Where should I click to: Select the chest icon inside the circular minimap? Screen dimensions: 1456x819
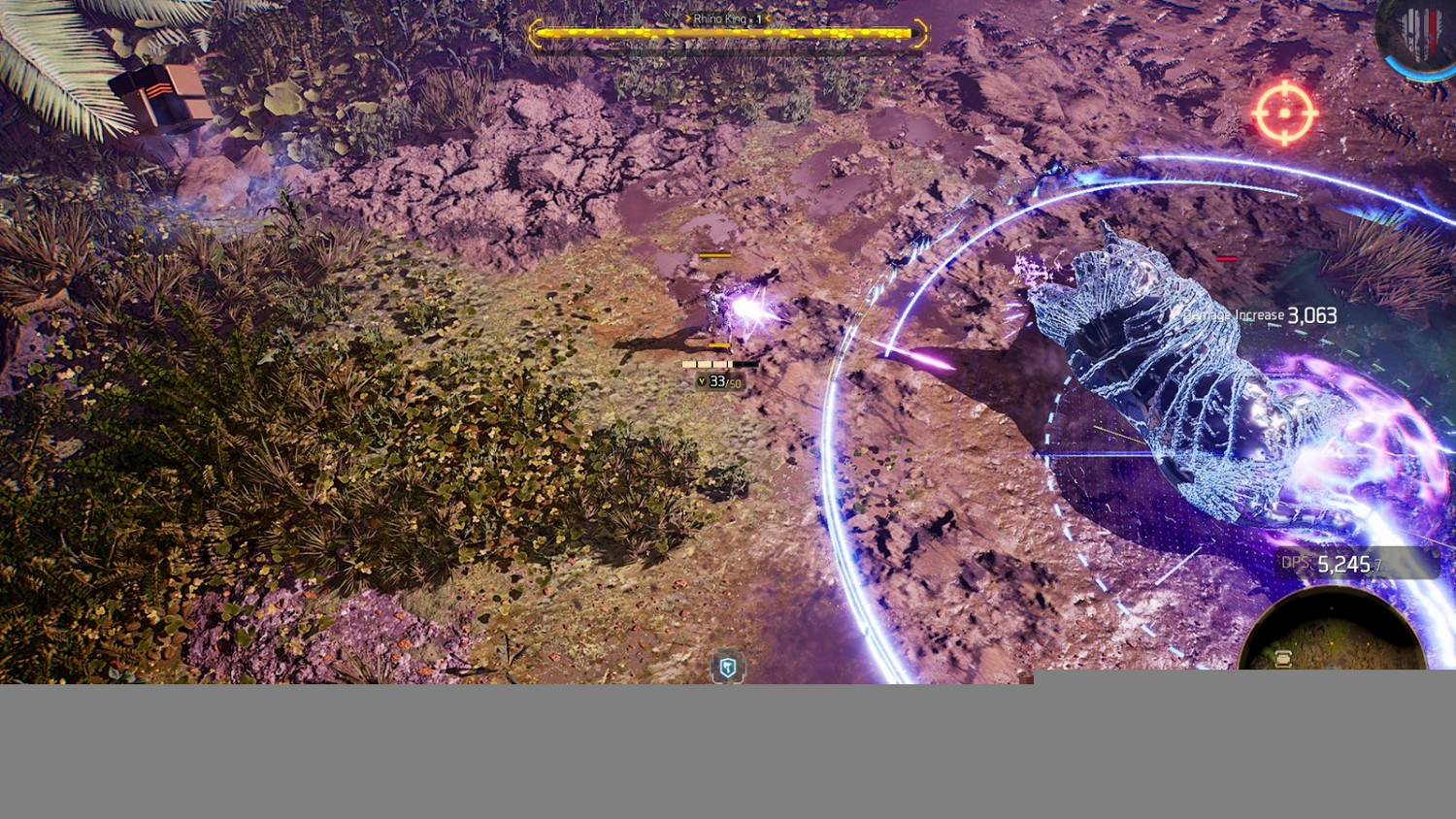tap(1283, 658)
